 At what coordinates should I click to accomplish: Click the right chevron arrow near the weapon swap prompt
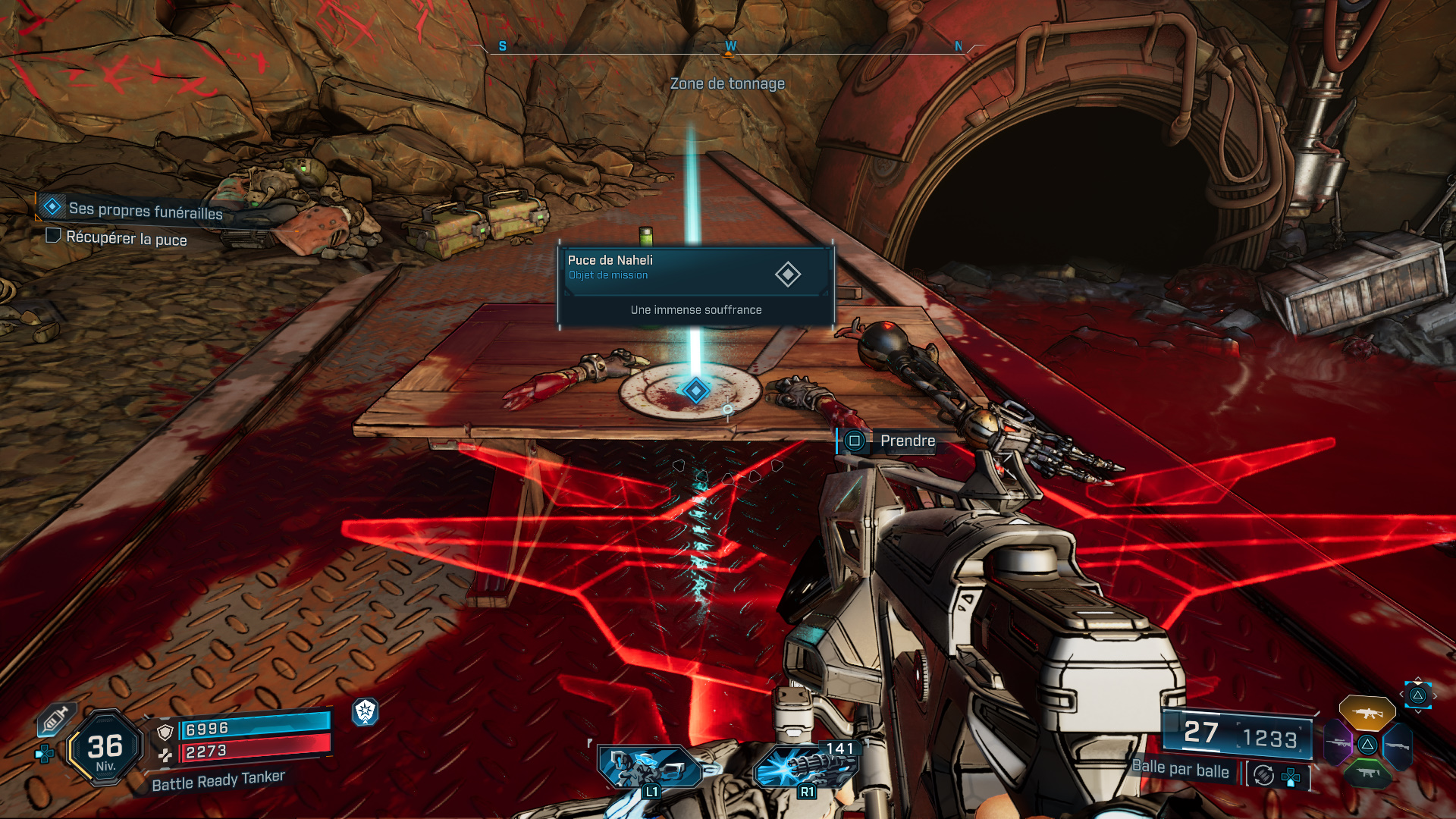point(1435,695)
